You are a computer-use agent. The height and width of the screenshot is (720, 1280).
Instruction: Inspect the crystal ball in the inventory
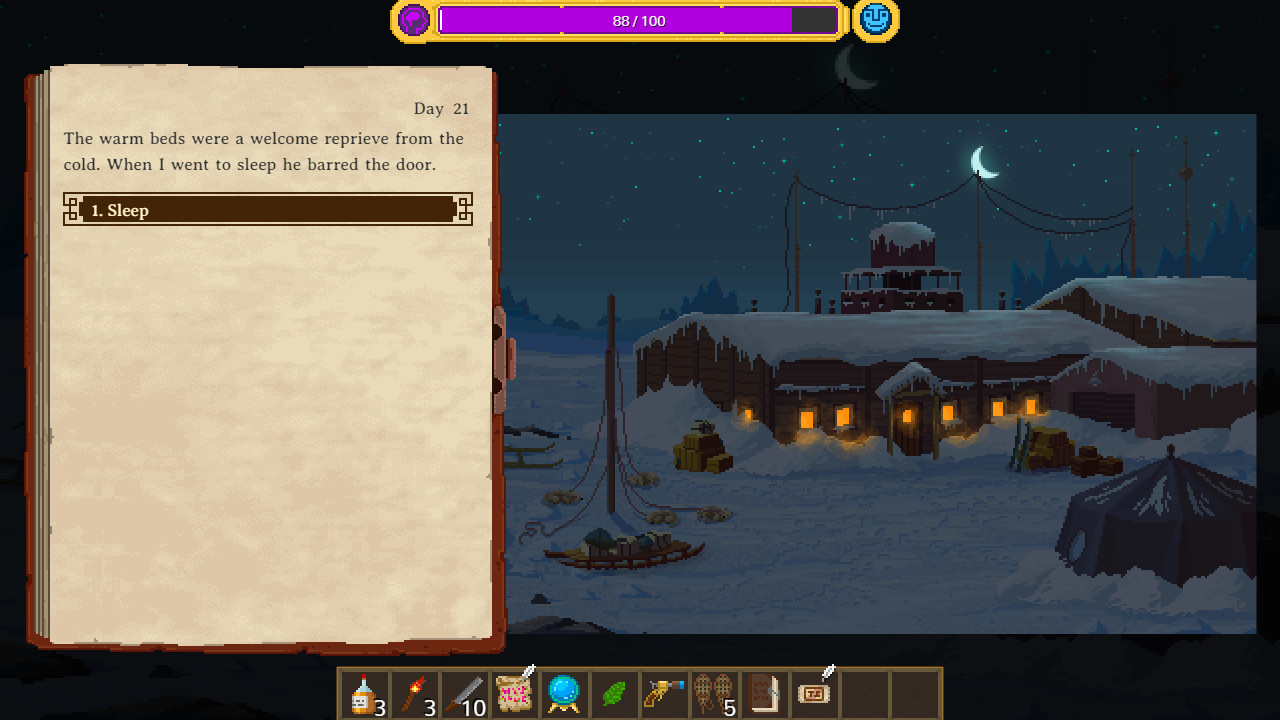pos(564,692)
